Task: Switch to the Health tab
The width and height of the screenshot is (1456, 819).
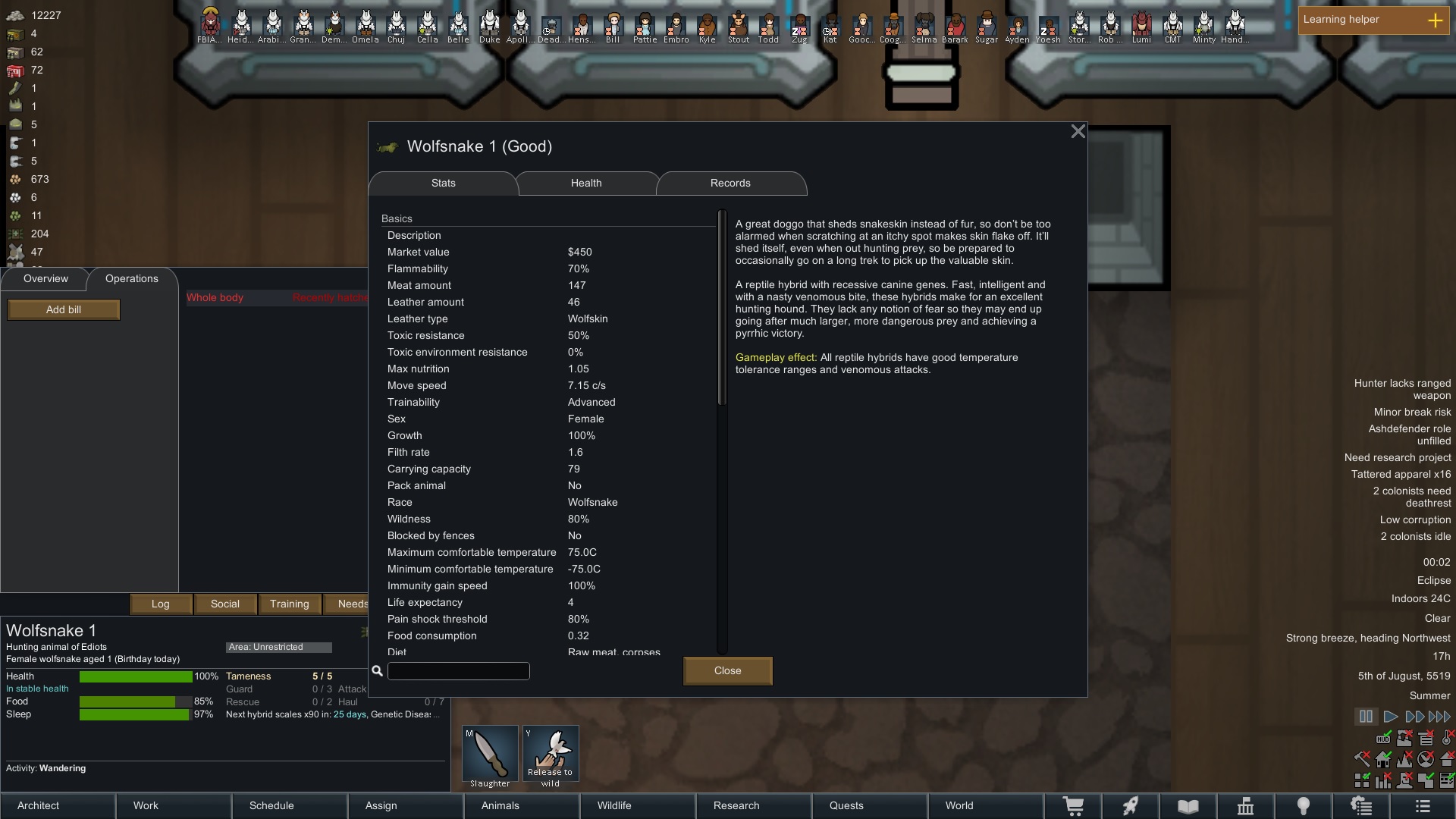Action: [585, 183]
